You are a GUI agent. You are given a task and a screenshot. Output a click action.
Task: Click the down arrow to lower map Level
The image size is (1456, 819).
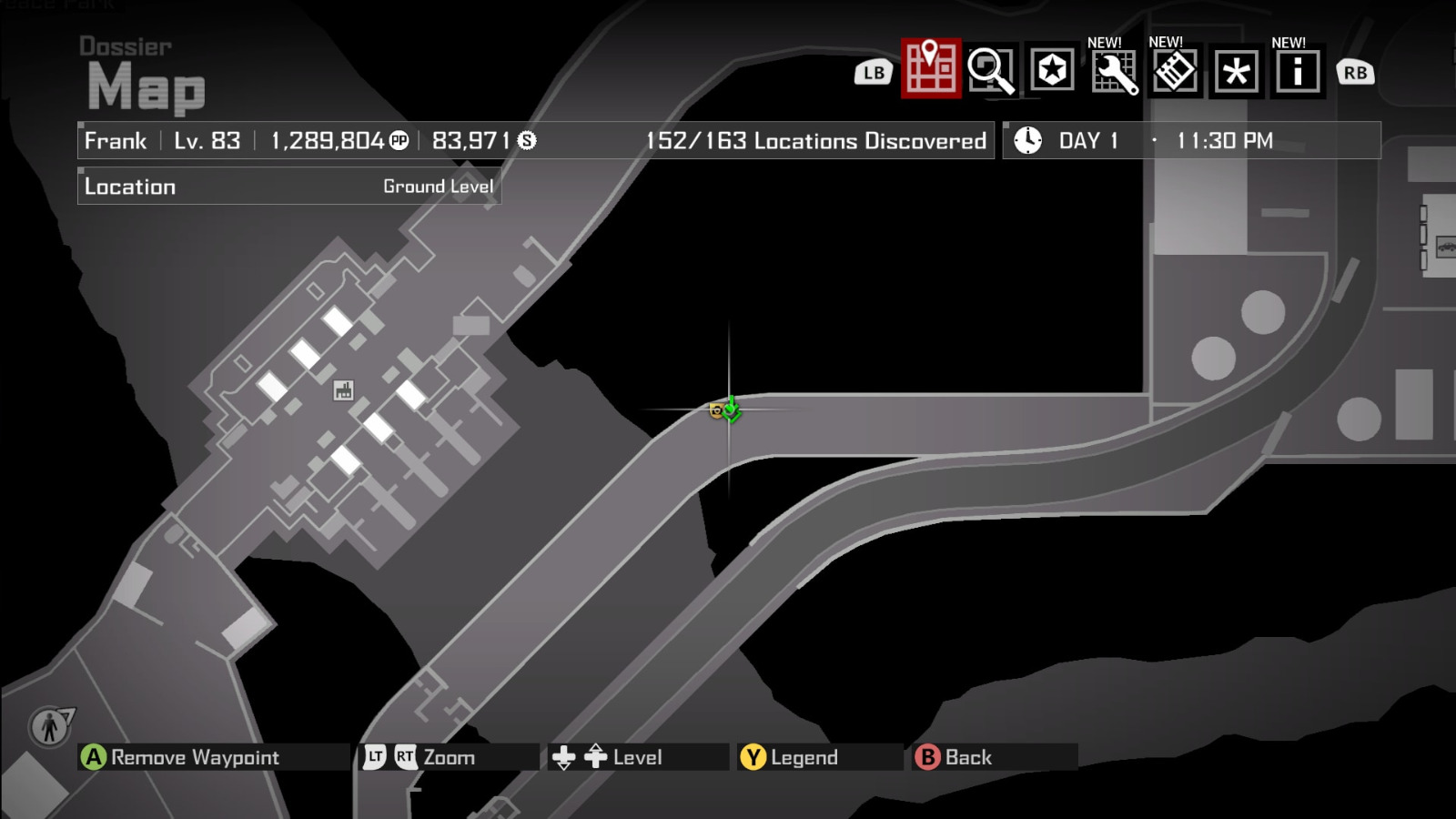pyautogui.click(x=564, y=758)
